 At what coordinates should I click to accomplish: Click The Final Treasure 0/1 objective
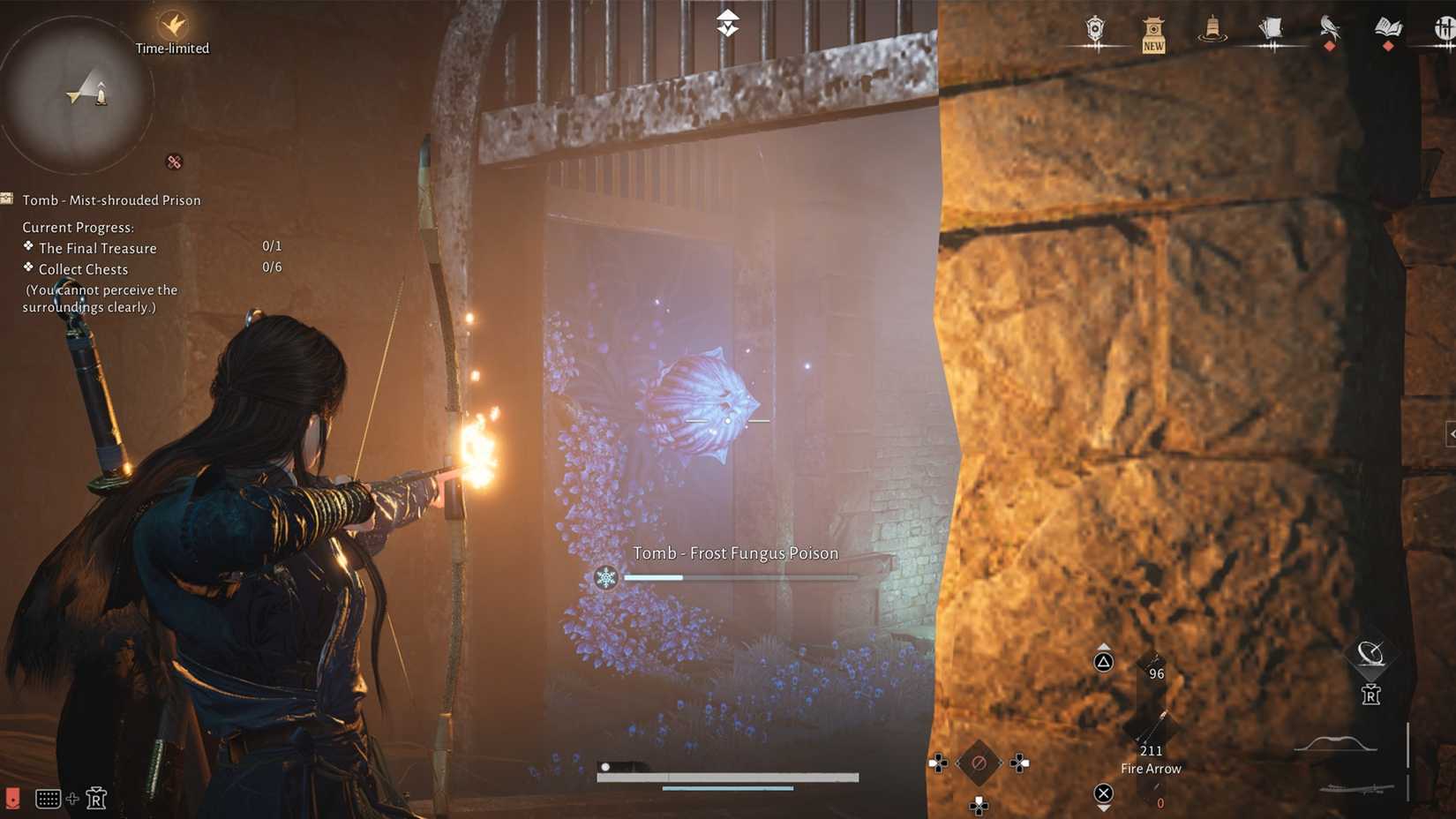(95, 248)
